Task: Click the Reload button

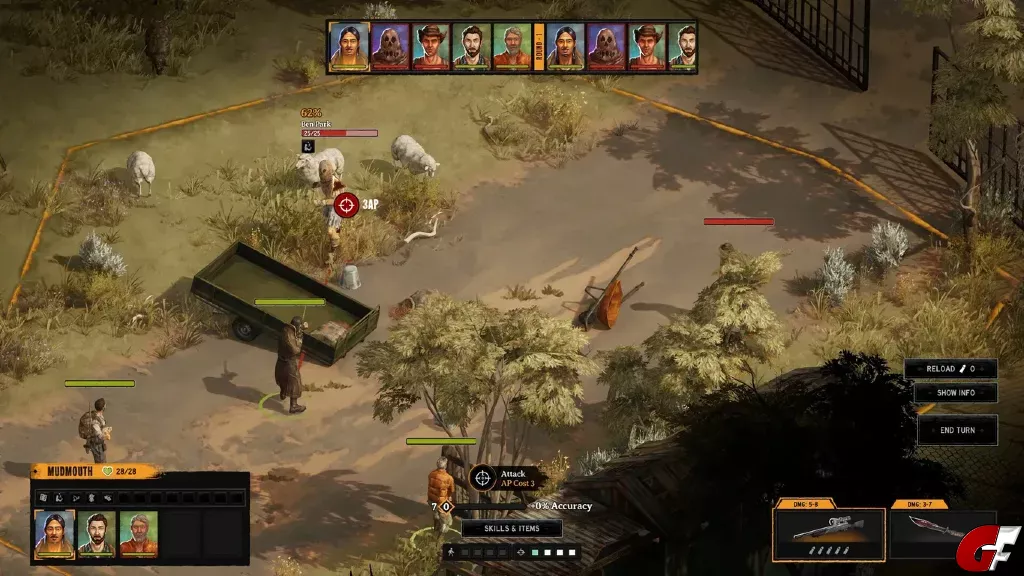Action: point(950,369)
